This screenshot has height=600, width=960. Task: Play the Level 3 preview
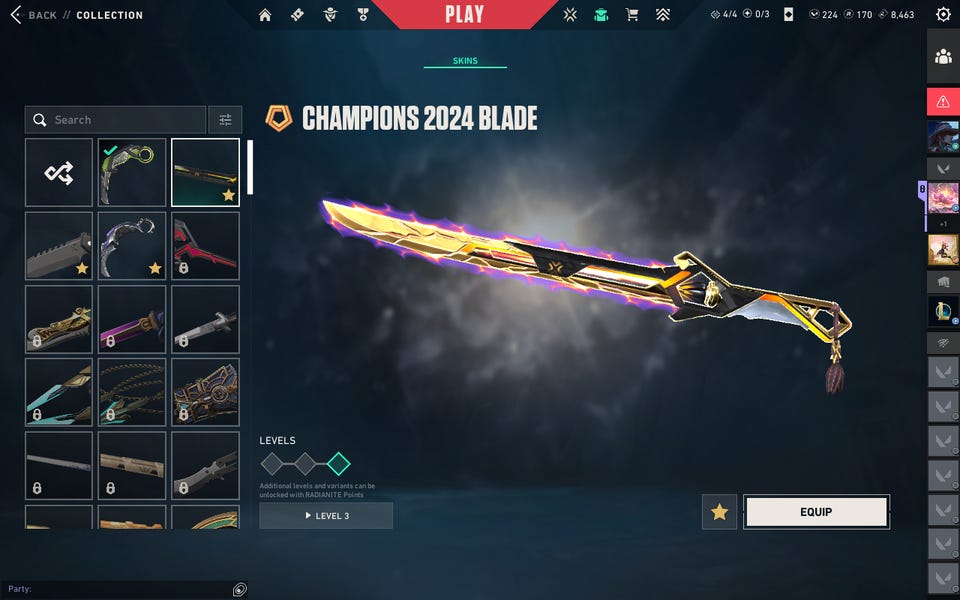coord(326,515)
